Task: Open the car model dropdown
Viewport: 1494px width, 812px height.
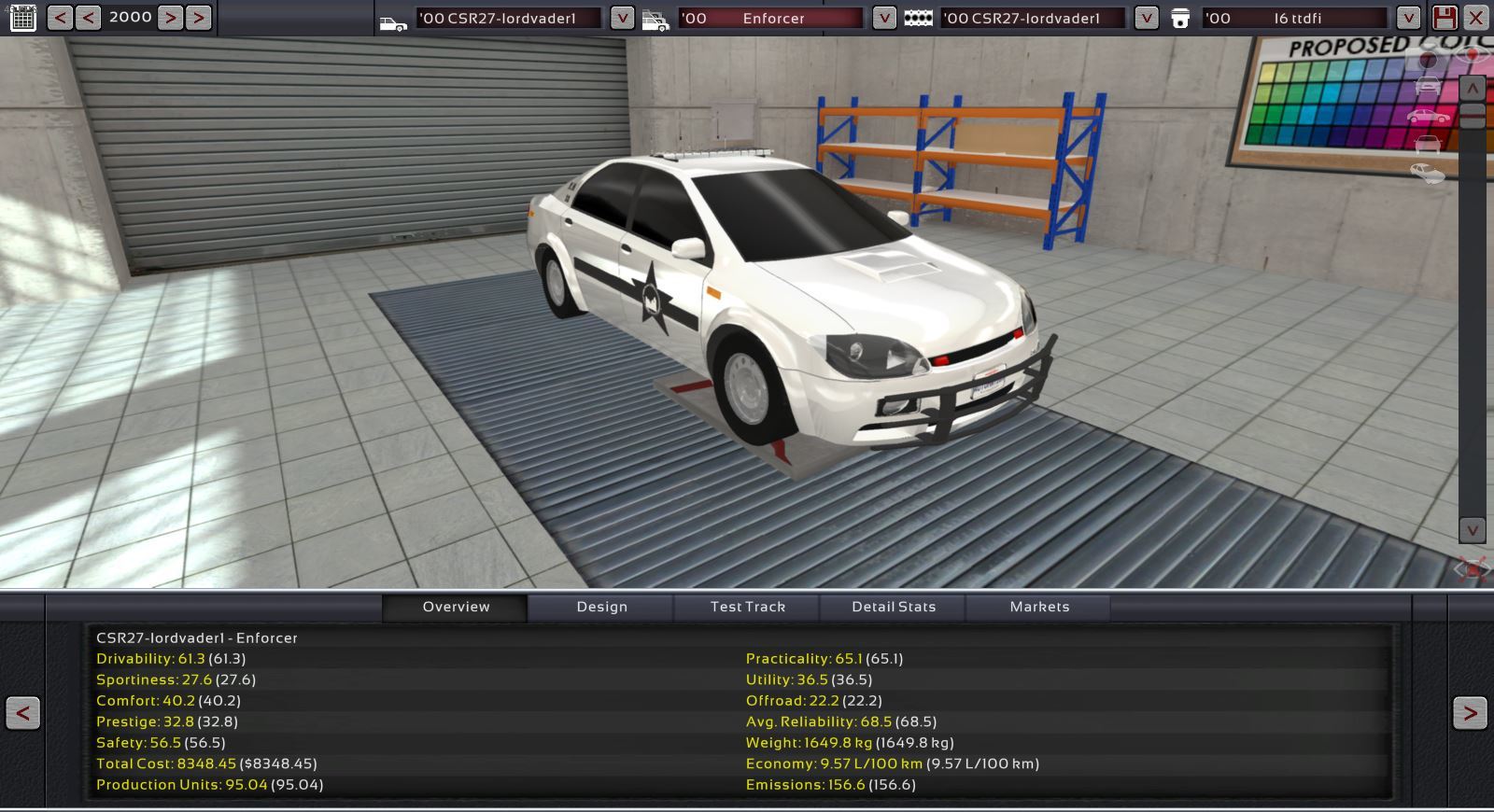Action: coord(622,18)
